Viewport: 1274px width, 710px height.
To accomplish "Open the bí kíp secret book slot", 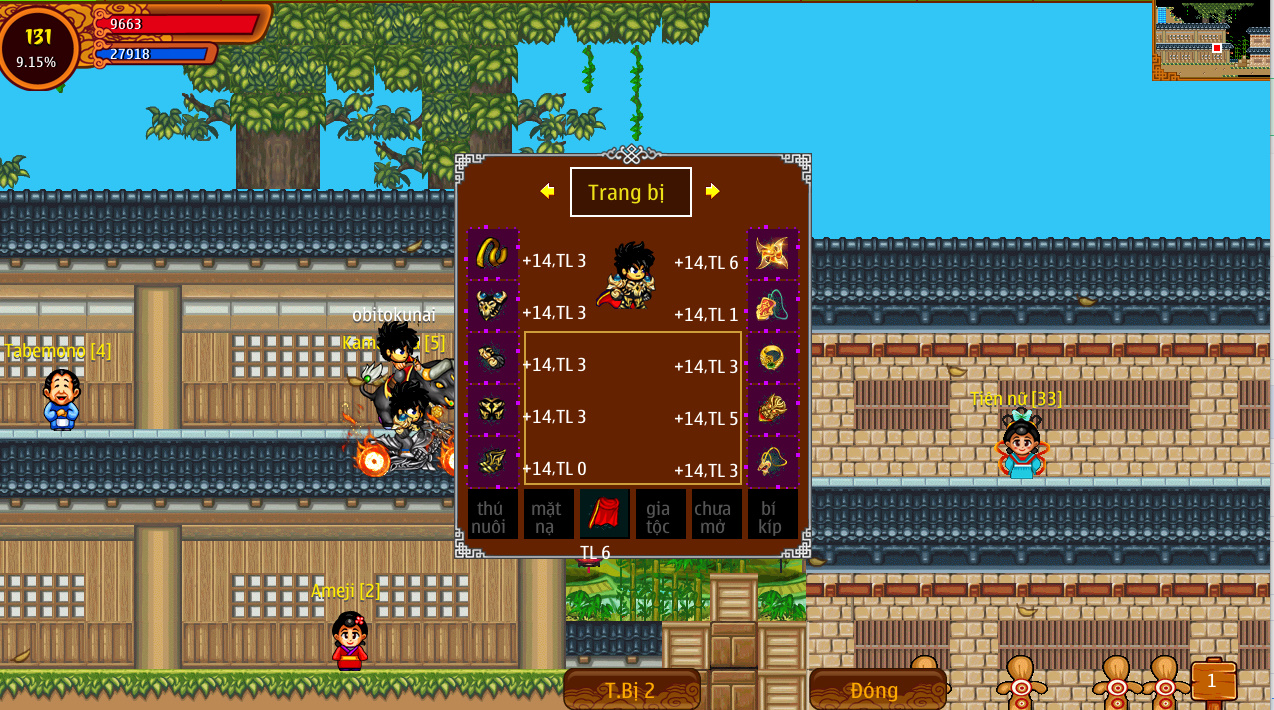I will (772, 515).
